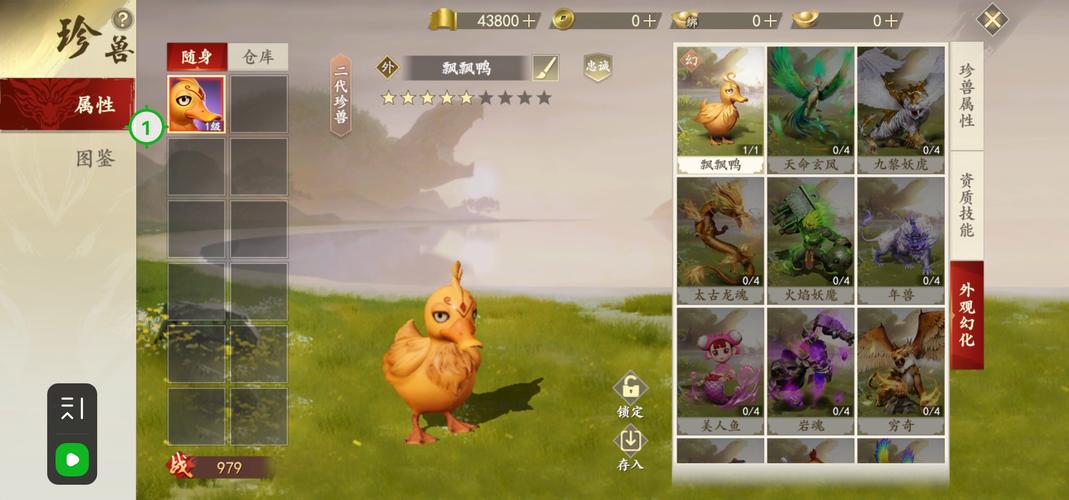Switch to the 图鉴 section
The height and width of the screenshot is (500, 1069).
coord(94,158)
